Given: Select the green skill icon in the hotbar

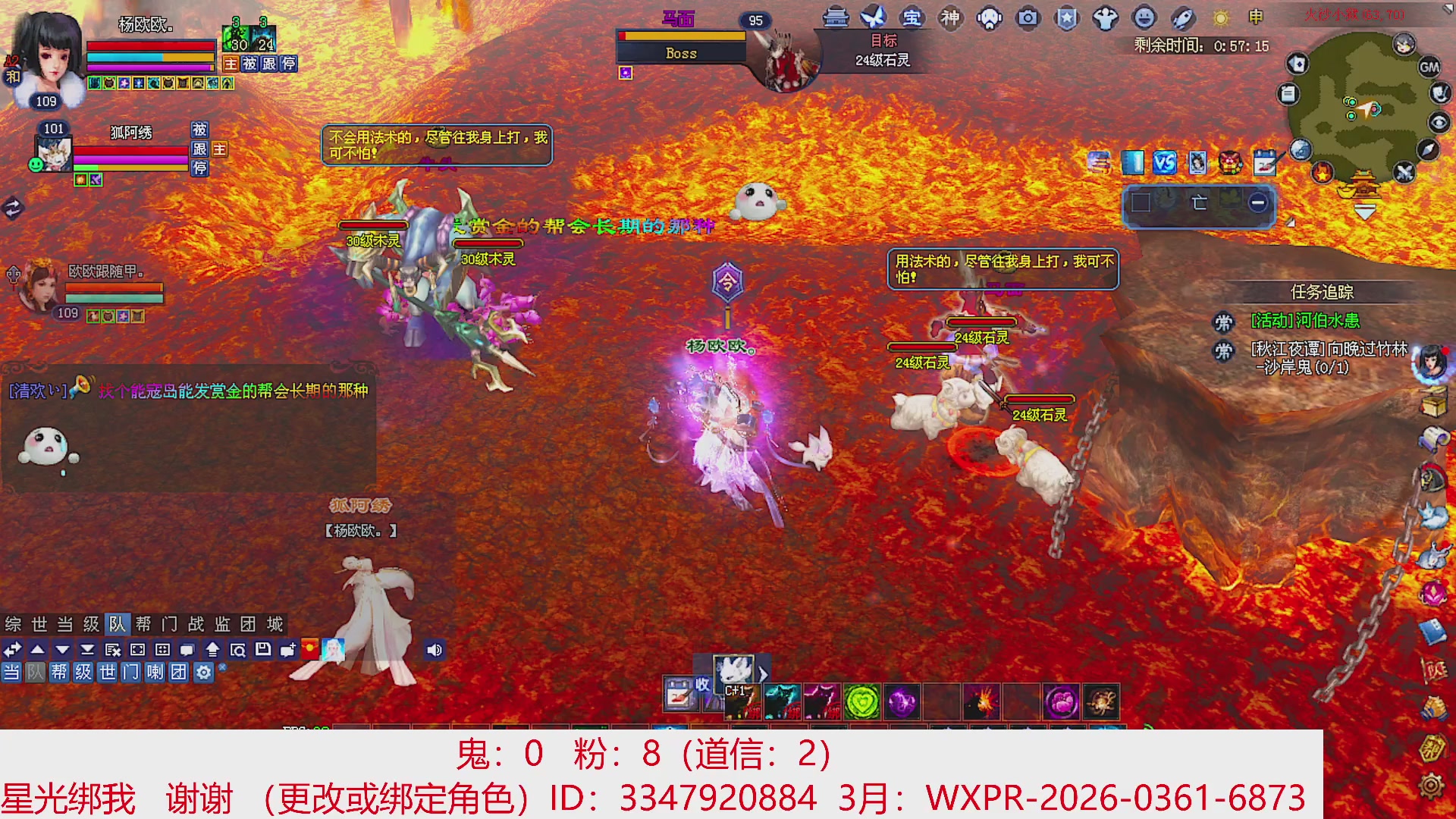Looking at the screenshot, I should (x=864, y=701).
